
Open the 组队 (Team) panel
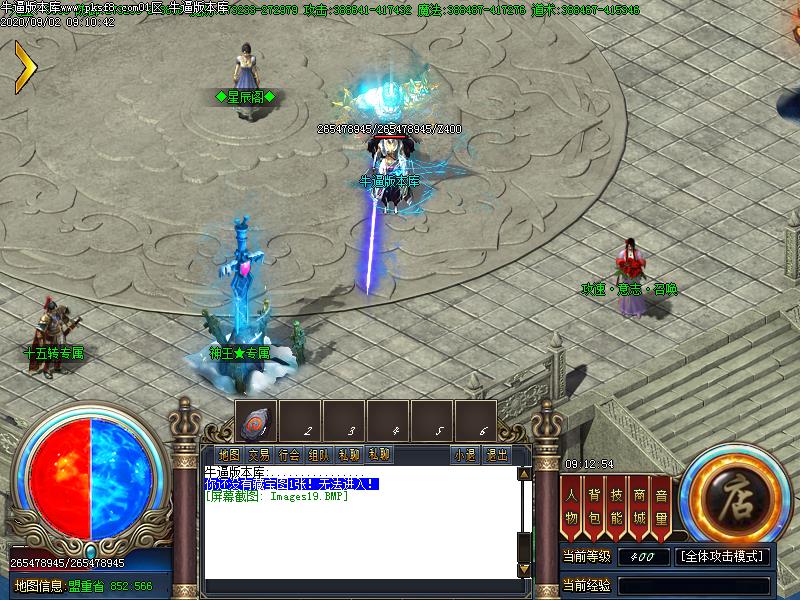click(x=319, y=454)
